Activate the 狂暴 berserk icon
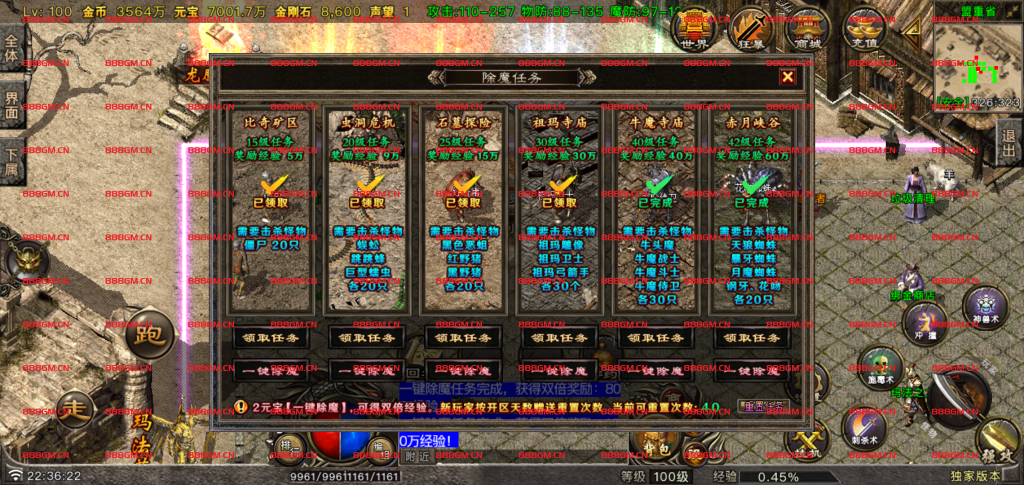 [752, 30]
